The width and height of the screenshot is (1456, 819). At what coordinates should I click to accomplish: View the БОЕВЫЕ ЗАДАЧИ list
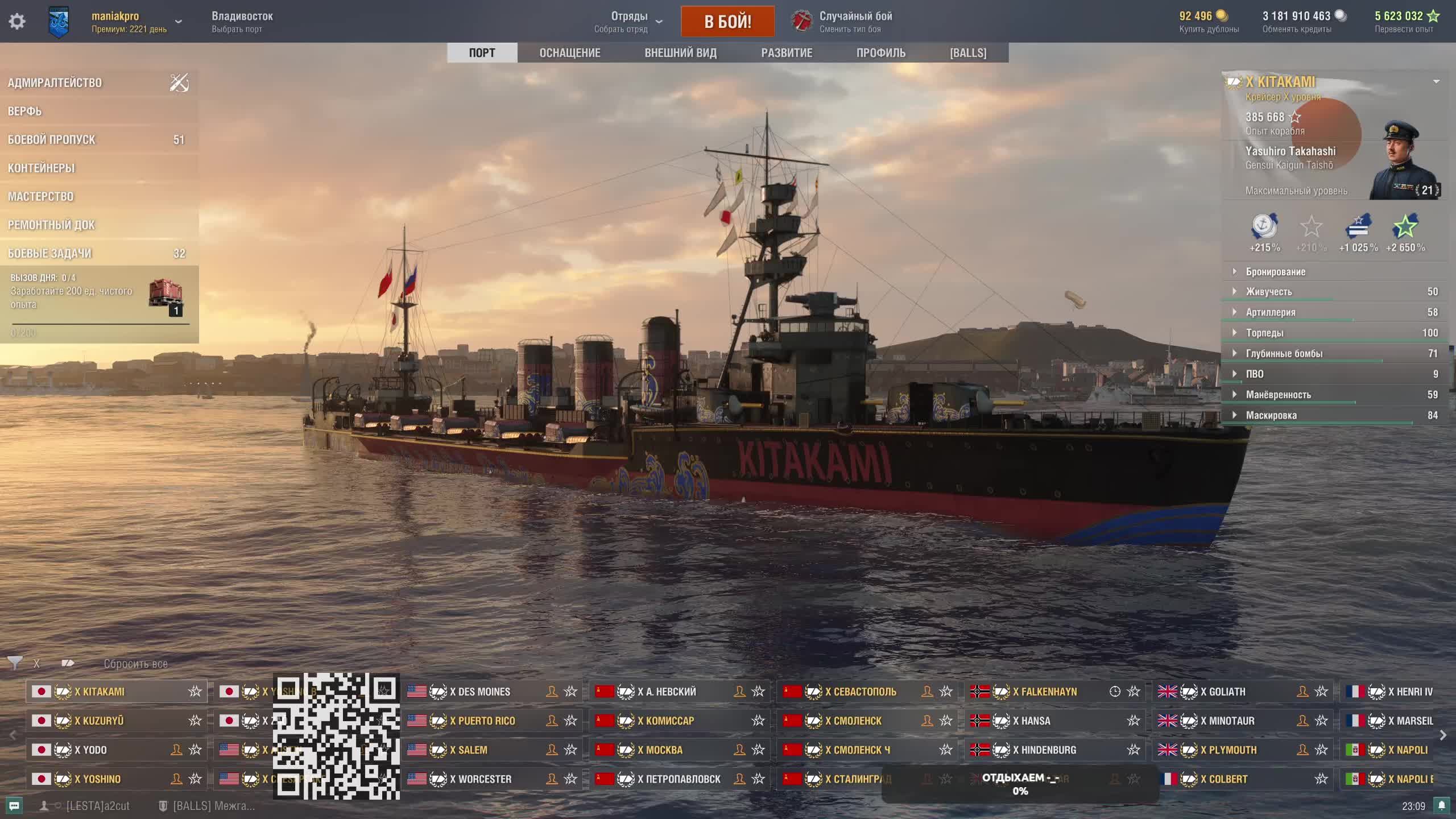[50, 254]
